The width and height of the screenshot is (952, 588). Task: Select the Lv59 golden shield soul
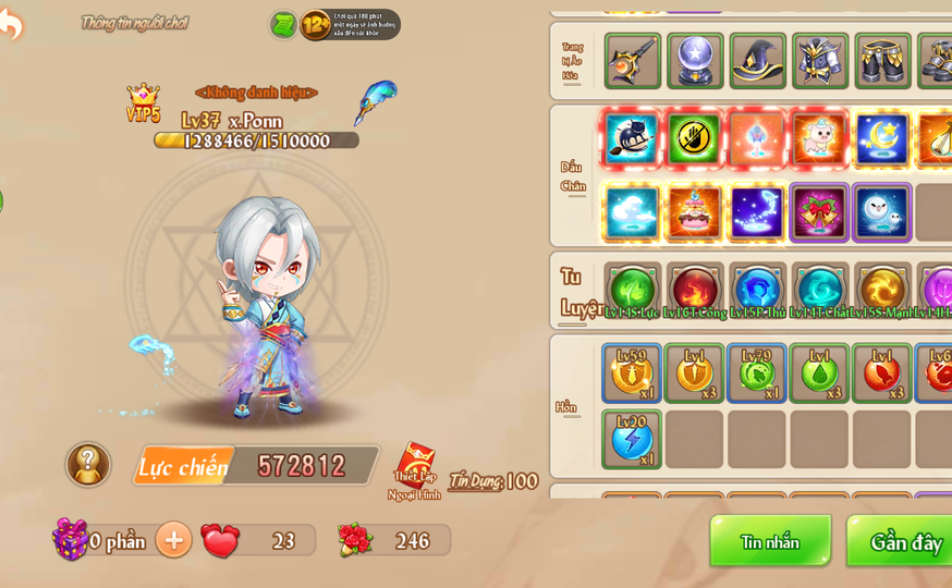631,373
